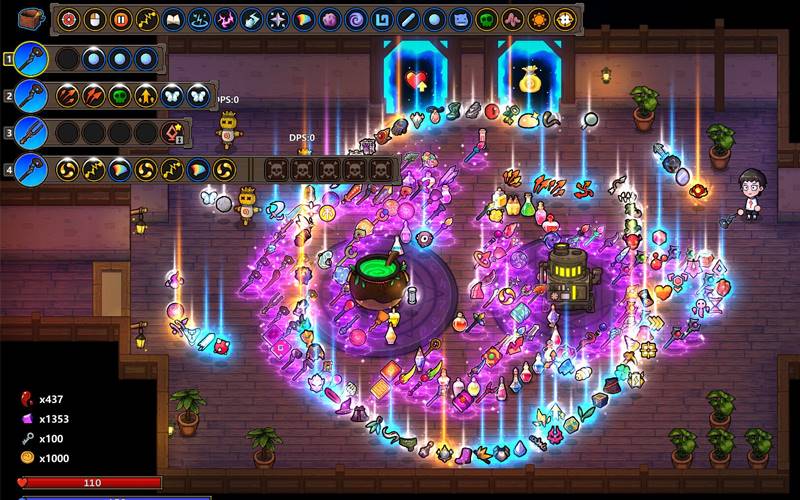Equip the fork-tipped wand in slot 3
800x500 pixels.
coord(30,132)
